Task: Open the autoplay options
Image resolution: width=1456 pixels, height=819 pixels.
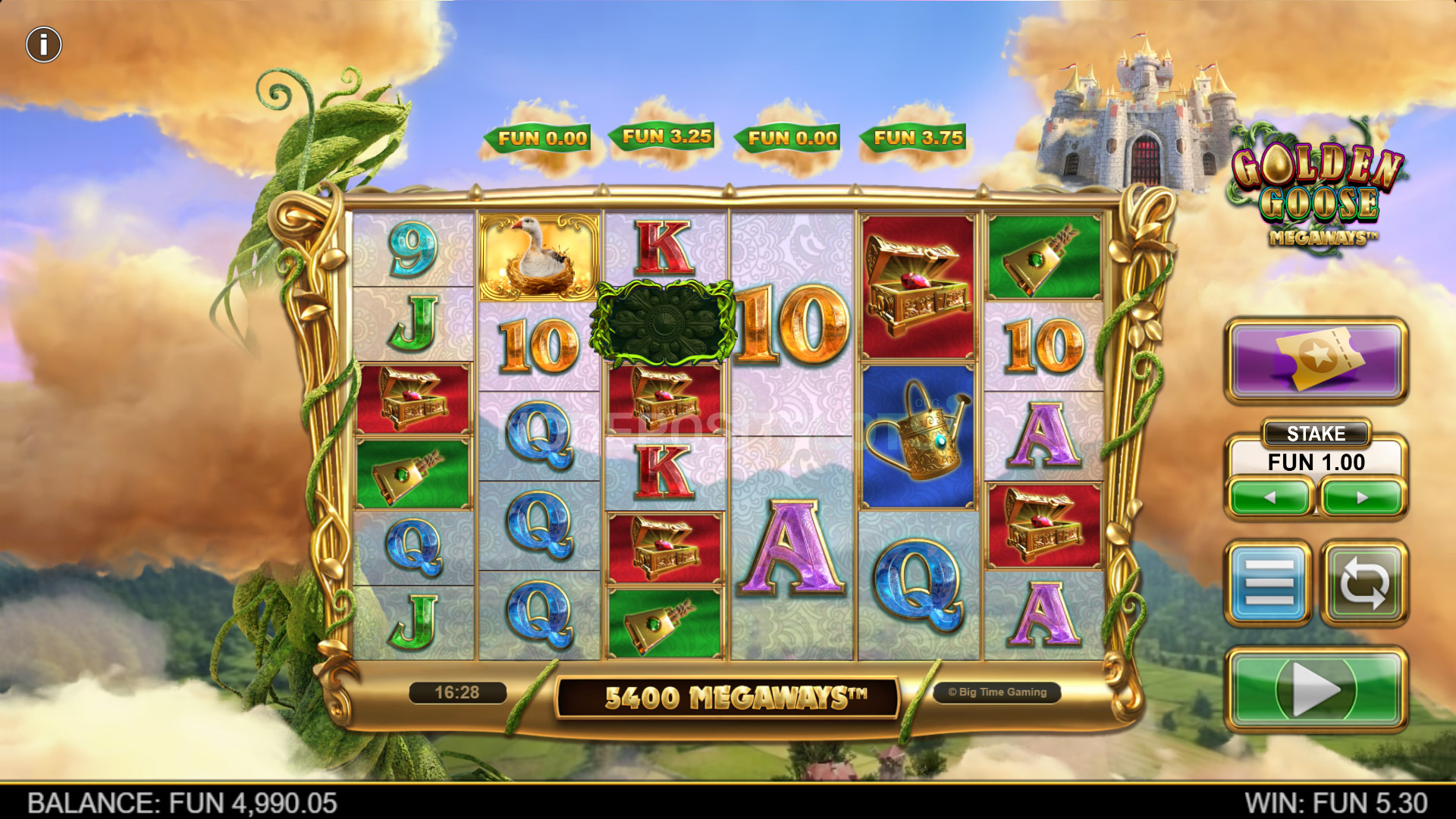Action: click(1363, 582)
